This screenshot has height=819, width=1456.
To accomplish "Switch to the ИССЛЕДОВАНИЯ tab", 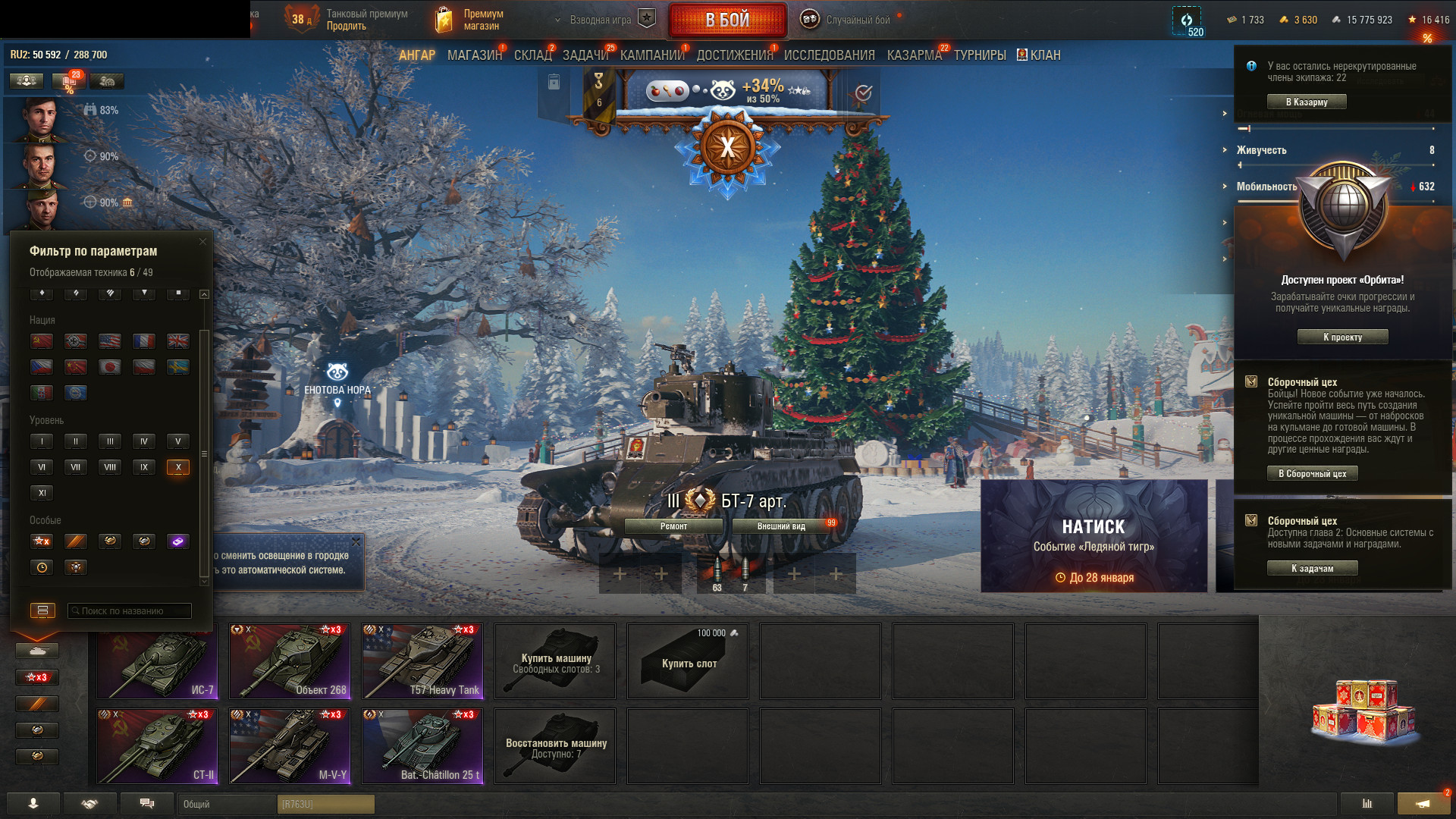I will click(x=829, y=55).
